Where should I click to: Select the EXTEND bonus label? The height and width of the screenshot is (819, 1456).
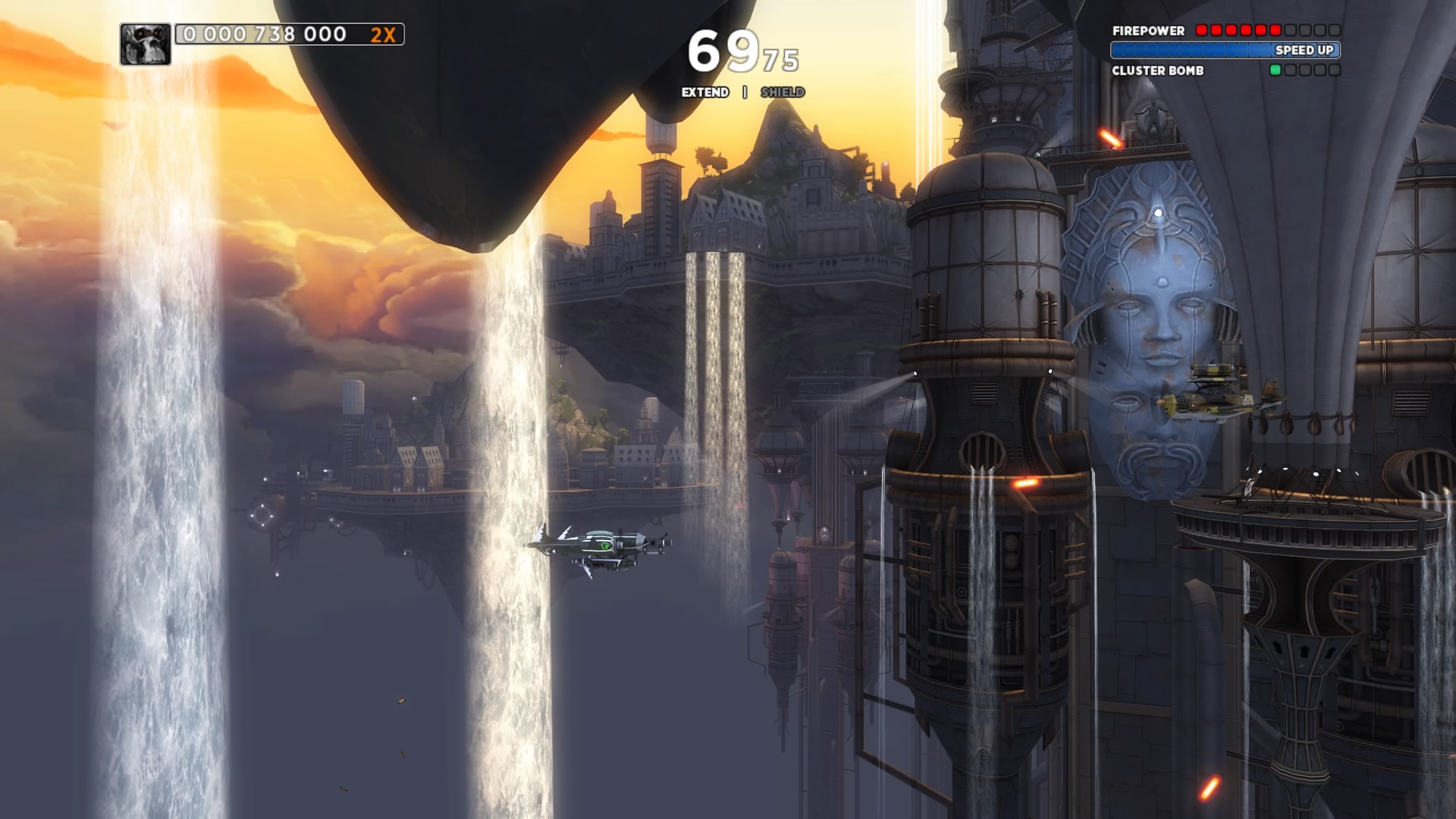[x=704, y=93]
